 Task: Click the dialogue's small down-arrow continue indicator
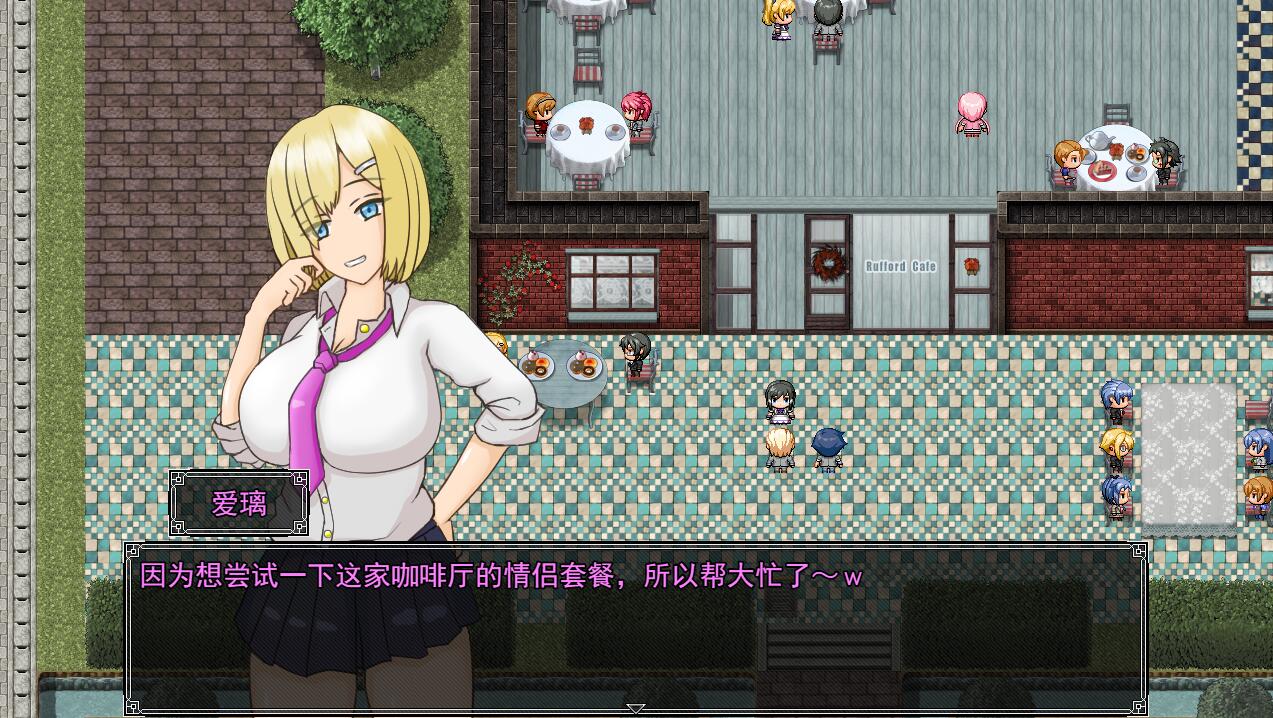[x=636, y=708]
